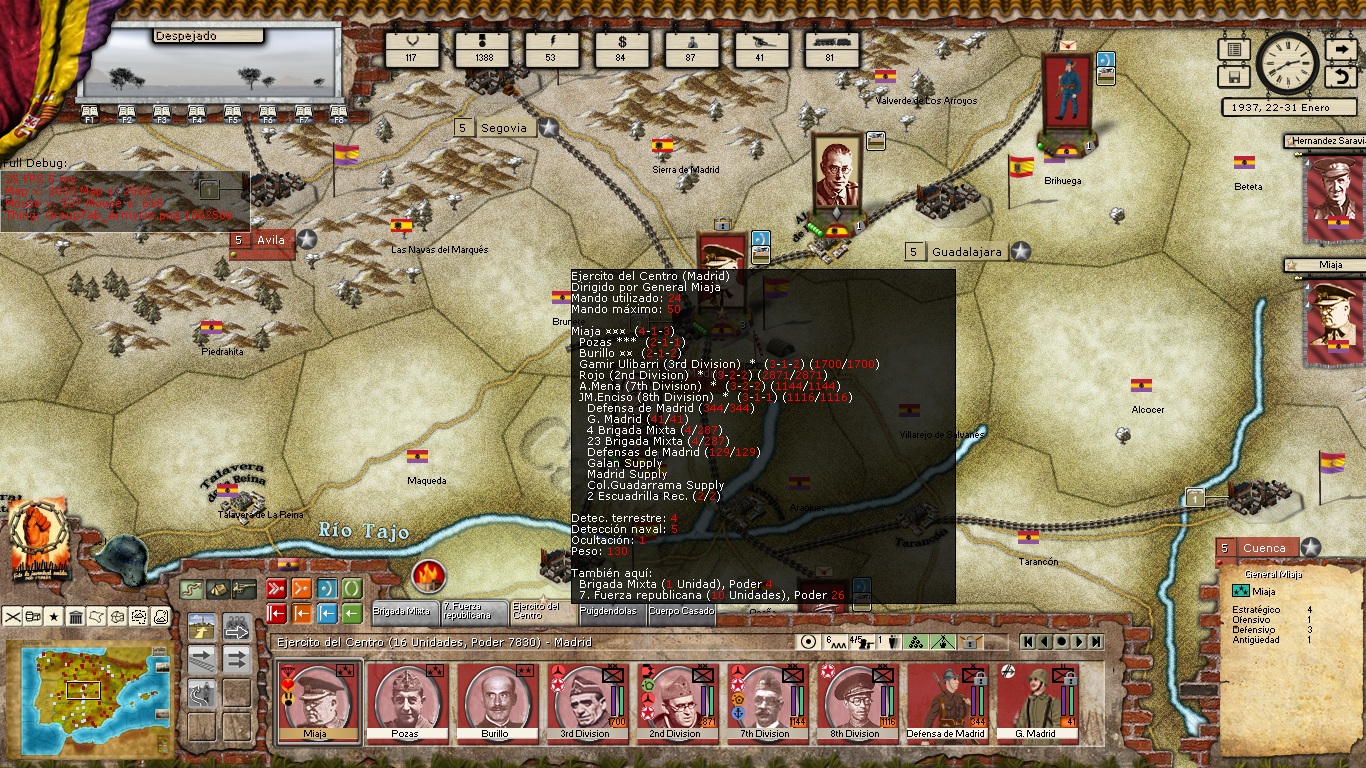Open the ledger list button
The image size is (1366, 768).
(x=1234, y=49)
